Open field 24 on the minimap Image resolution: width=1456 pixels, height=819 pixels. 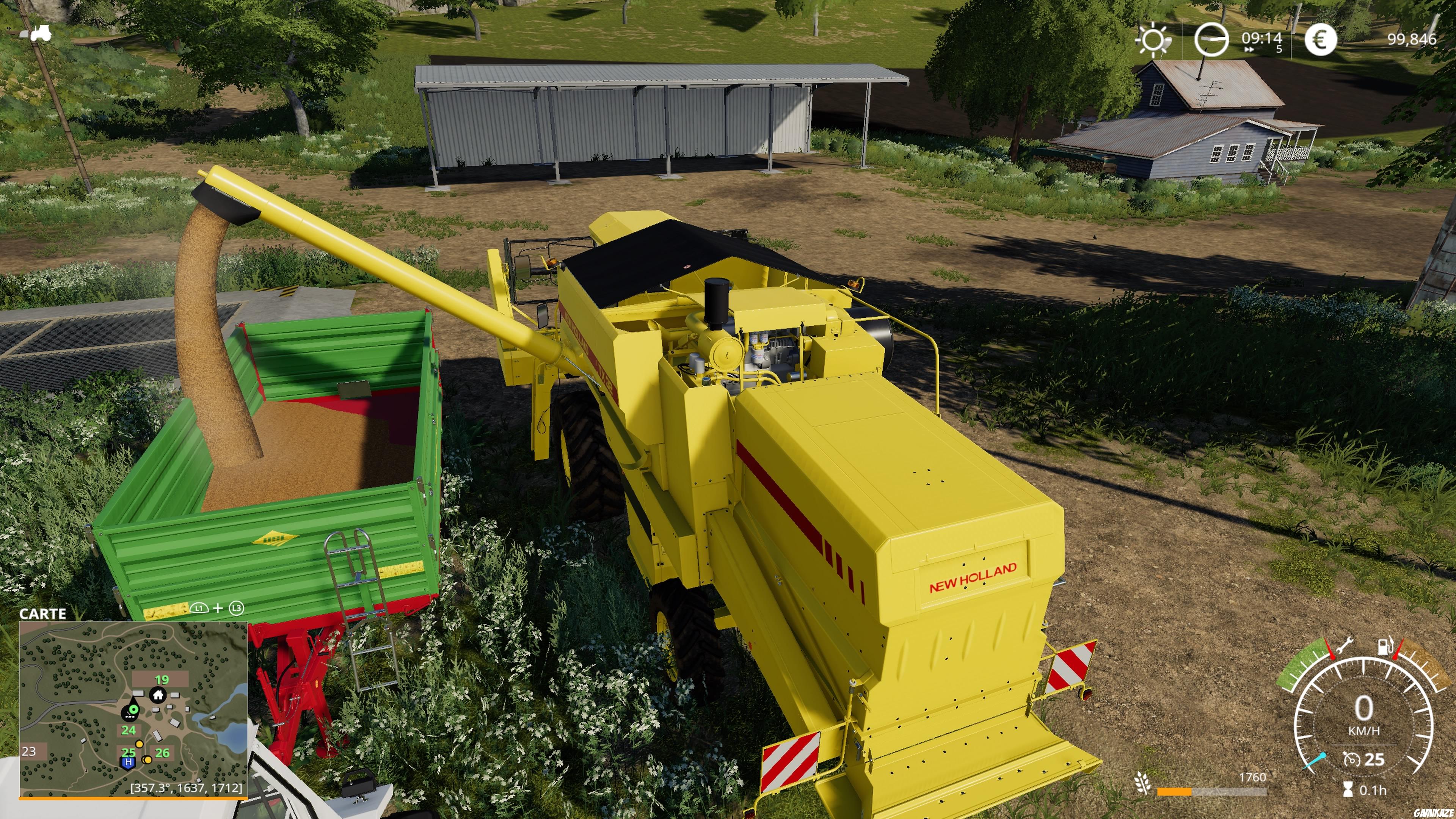click(128, 730)
